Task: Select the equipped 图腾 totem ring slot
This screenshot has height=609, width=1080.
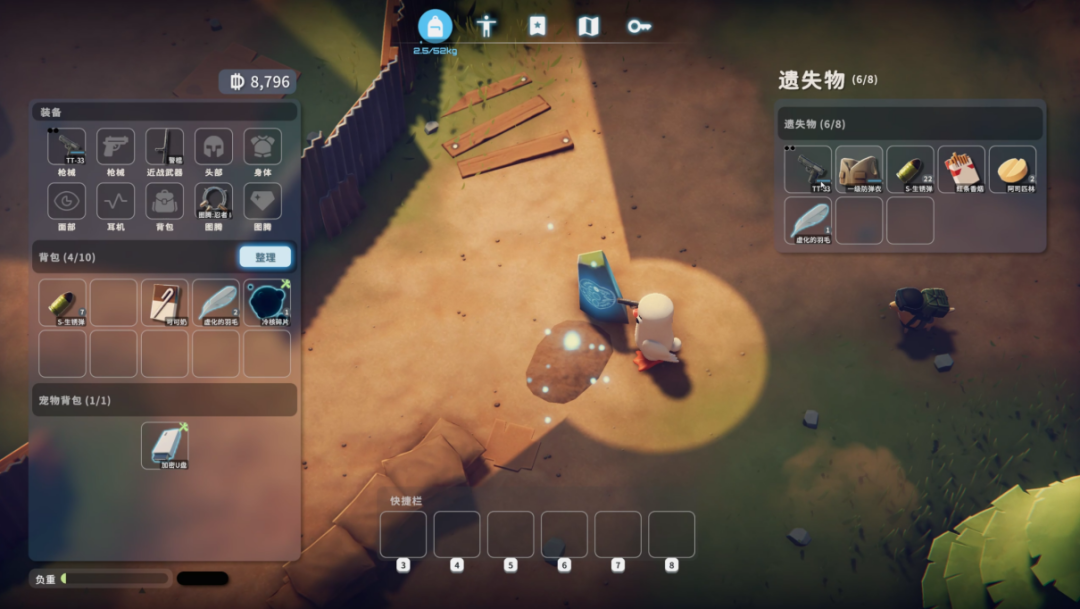Action: pyautogui.click(x=214, y=201)
